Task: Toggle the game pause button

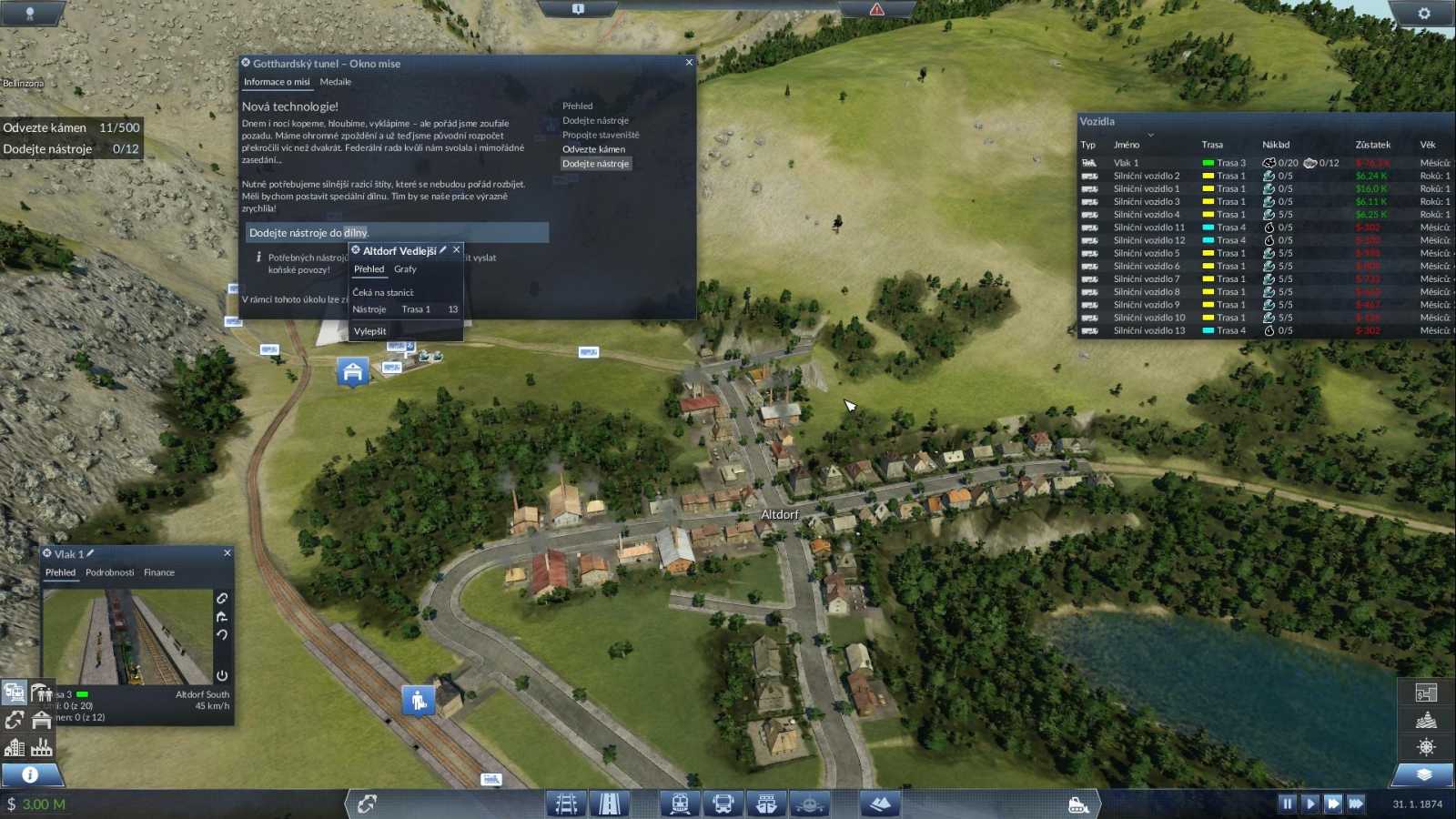Action: click(1287, 804)
